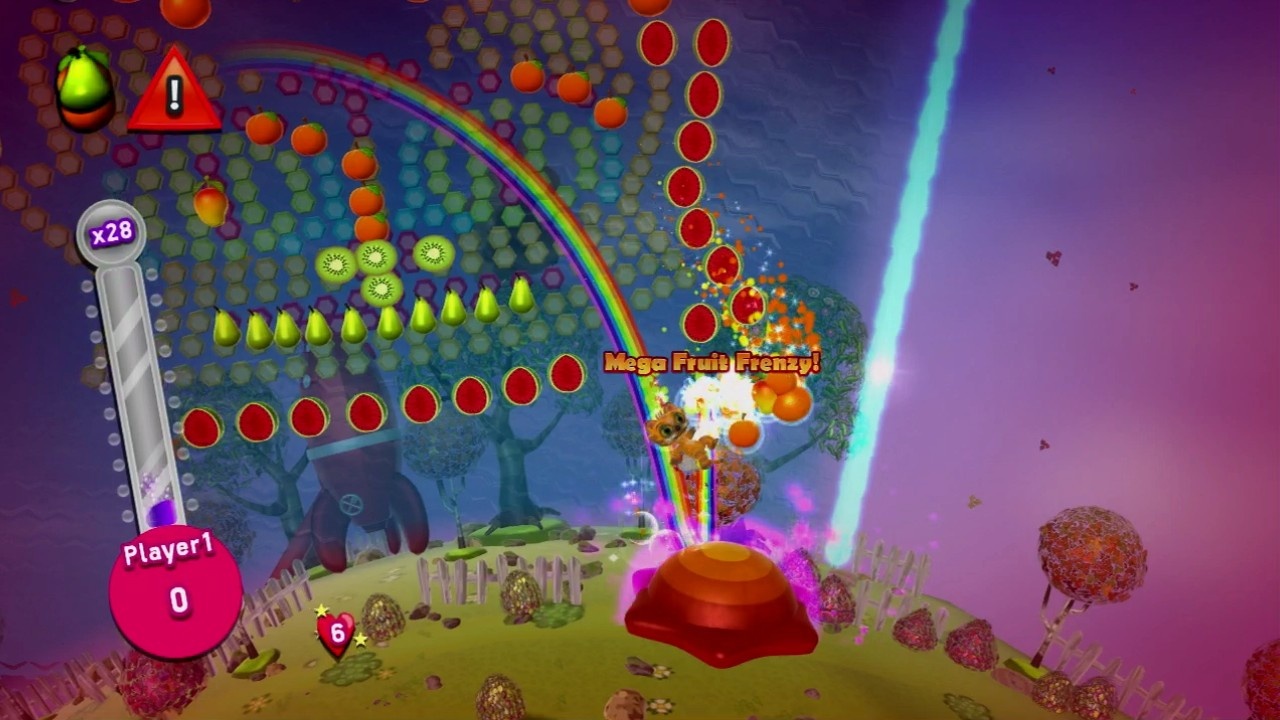1280x720 pixels.
Task: Select the red warning triangle icon
Action: (176, 95)
